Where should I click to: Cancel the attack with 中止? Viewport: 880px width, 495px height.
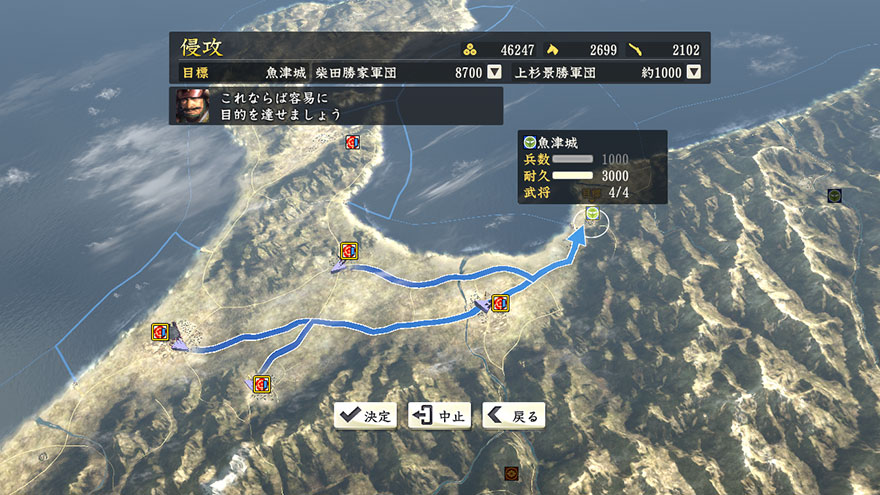pyautogui.click(x=439, y=415)
